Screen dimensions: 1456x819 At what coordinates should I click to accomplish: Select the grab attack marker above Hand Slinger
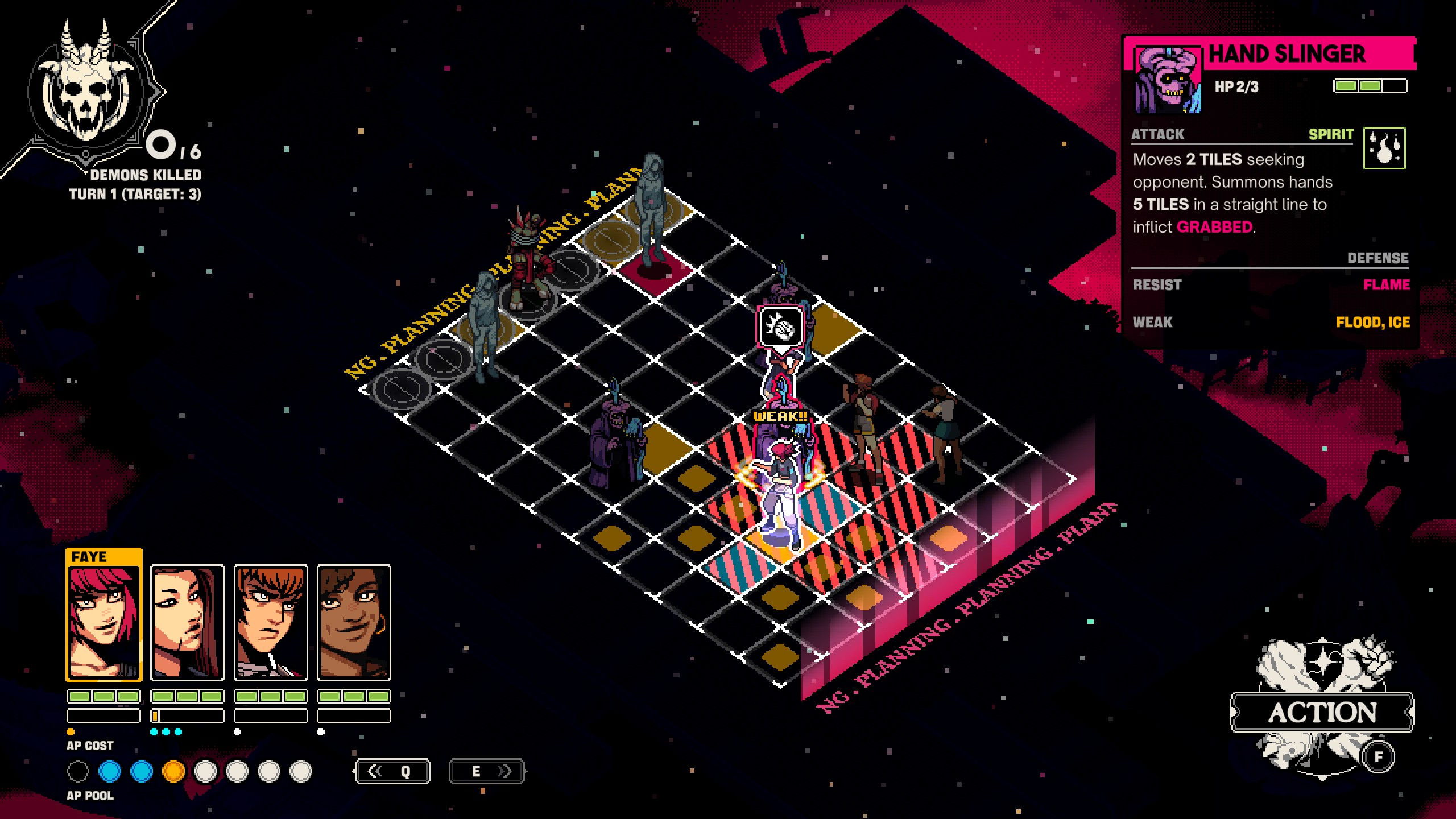[781, 326]
